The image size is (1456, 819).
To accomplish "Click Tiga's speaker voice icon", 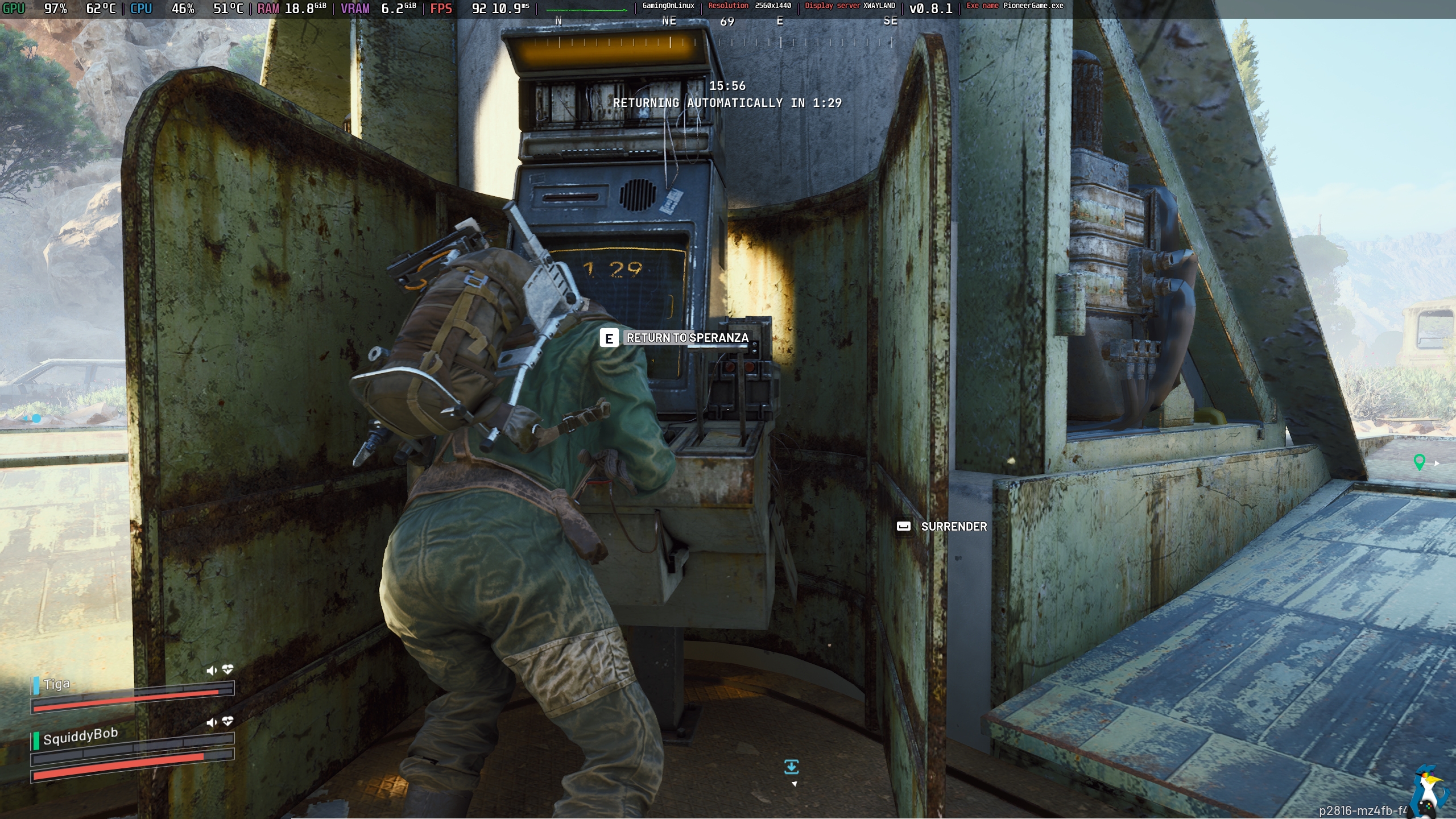I will click(x=212, y=671).
